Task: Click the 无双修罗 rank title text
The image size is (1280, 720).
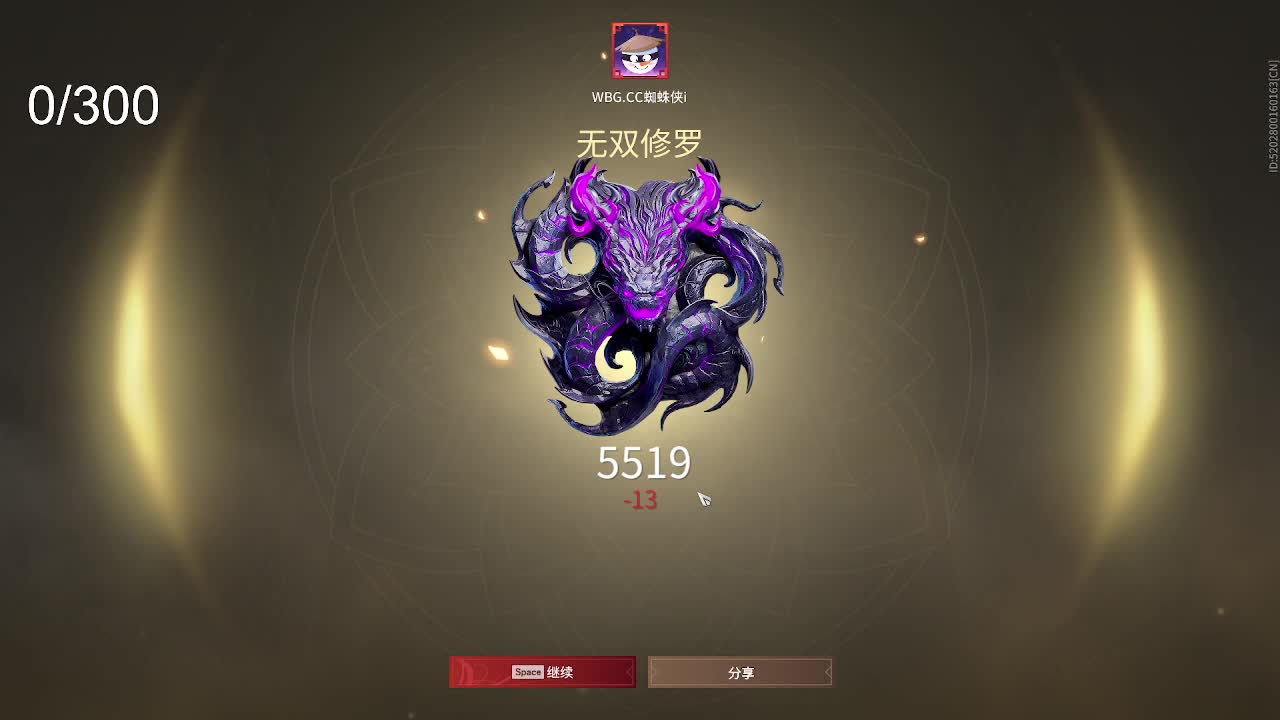Action: (x=641, y=142)
